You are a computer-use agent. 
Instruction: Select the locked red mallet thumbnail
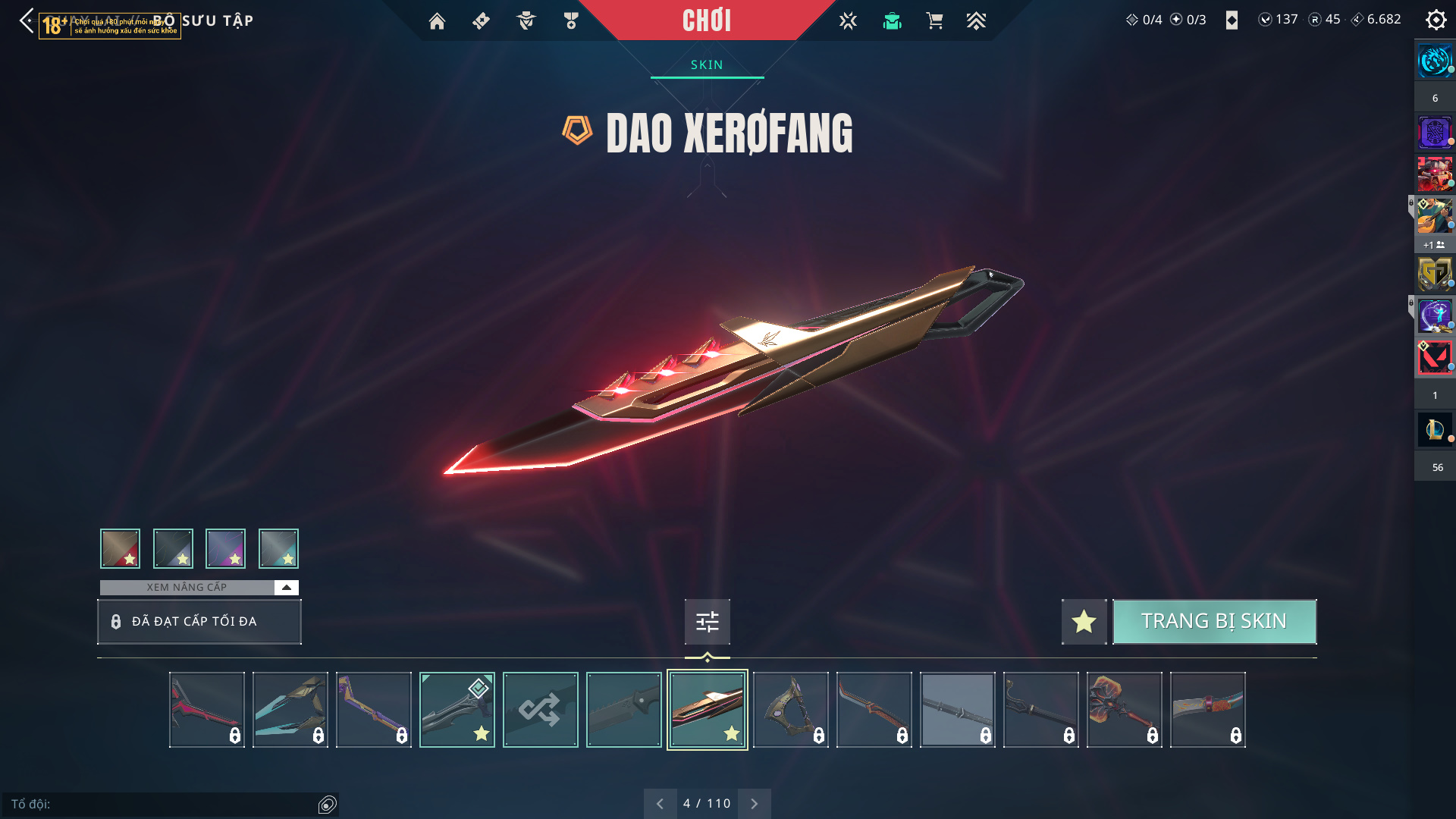click(1124, 710)
